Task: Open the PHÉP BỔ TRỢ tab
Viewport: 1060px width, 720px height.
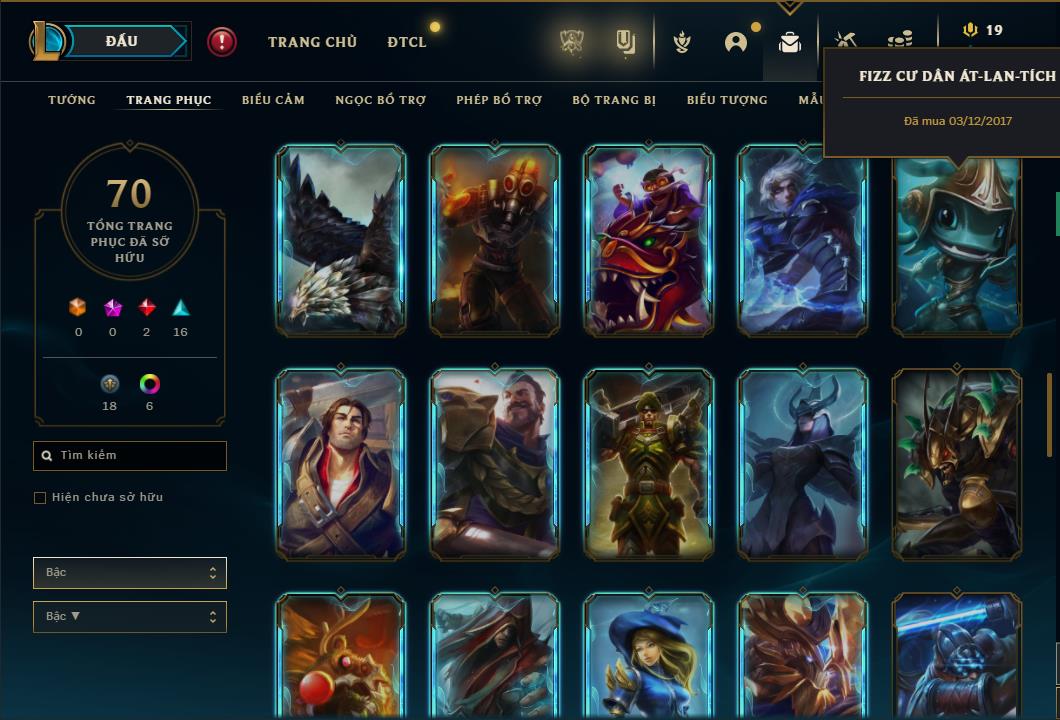Action: click(x=499, y=100)
